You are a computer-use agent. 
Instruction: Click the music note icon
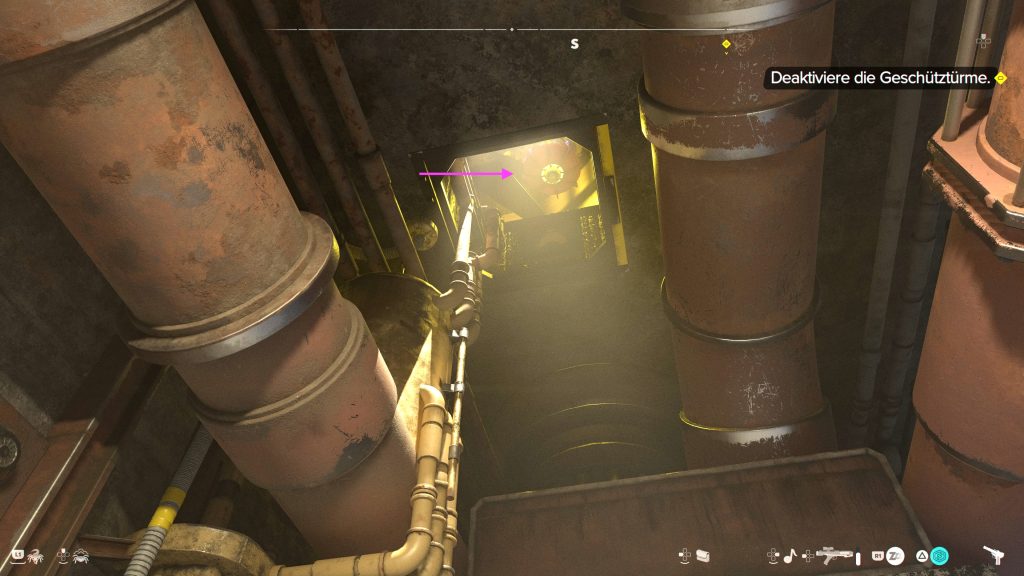point(788,554)
